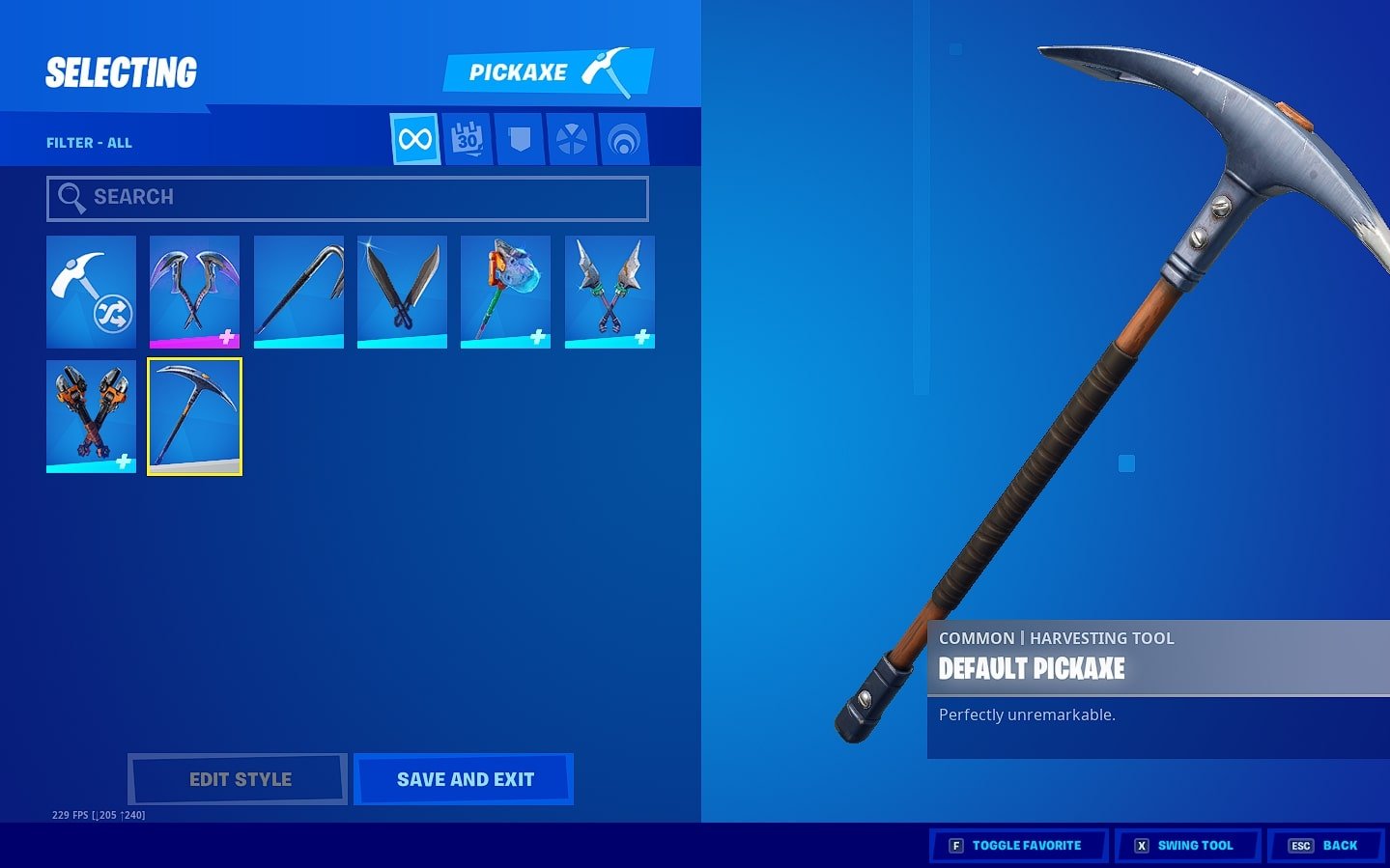Toggle favorite on the Default Pickaxe
Image resolution: width=1390 pixels, height=868 pixels.
point(1016,845)
